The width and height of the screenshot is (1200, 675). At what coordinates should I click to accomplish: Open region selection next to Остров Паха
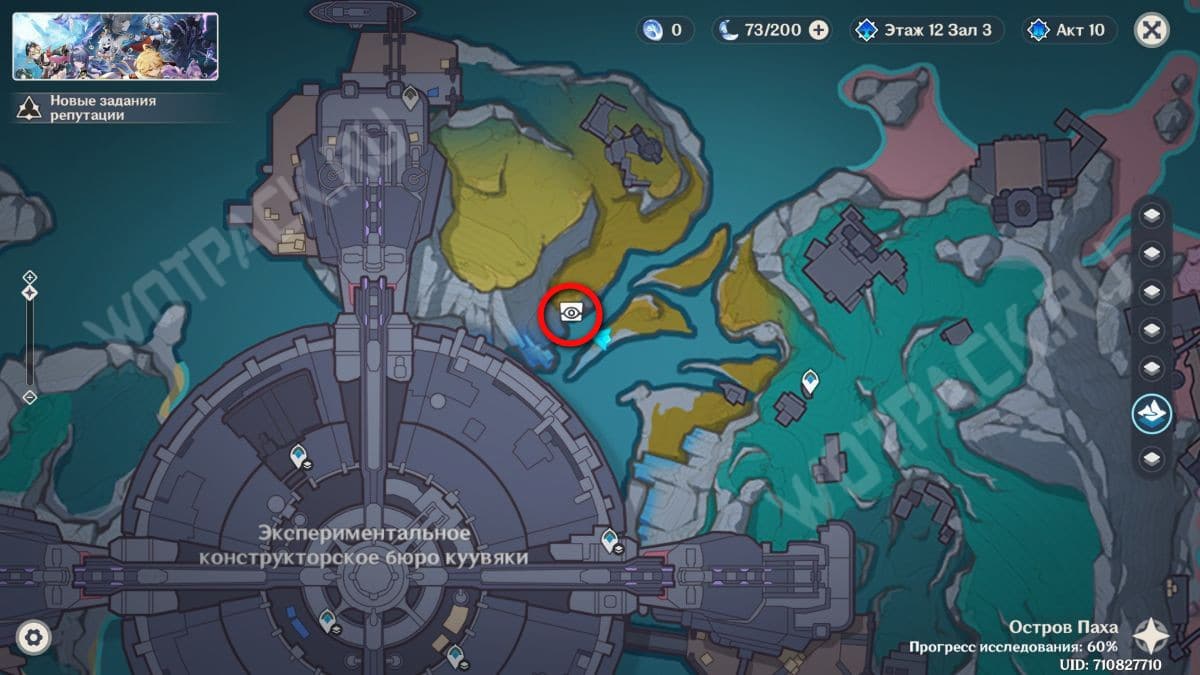(x=1152, y=634)
